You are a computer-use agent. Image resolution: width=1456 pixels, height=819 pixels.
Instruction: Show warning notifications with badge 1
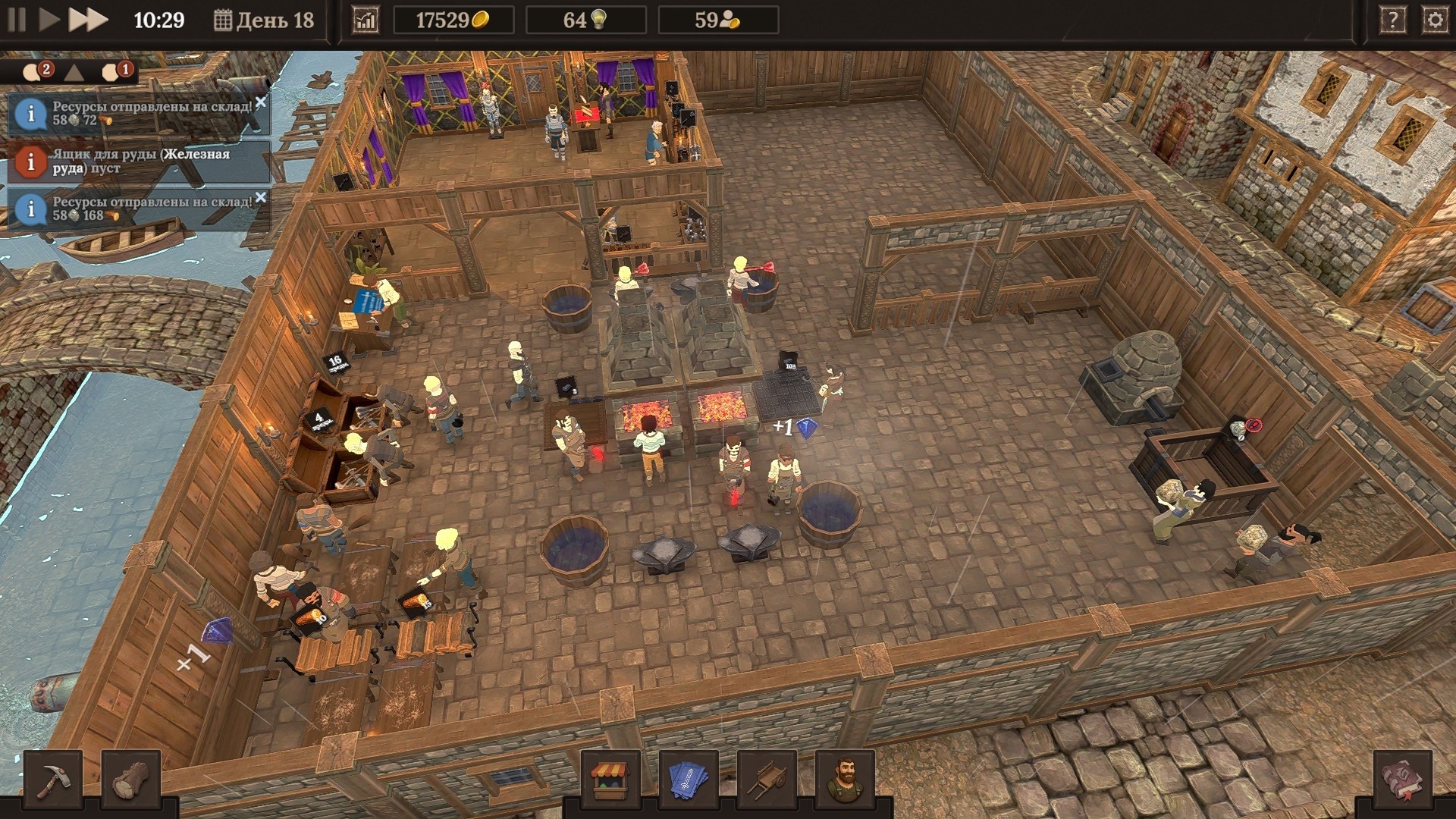tap(116, 72)
